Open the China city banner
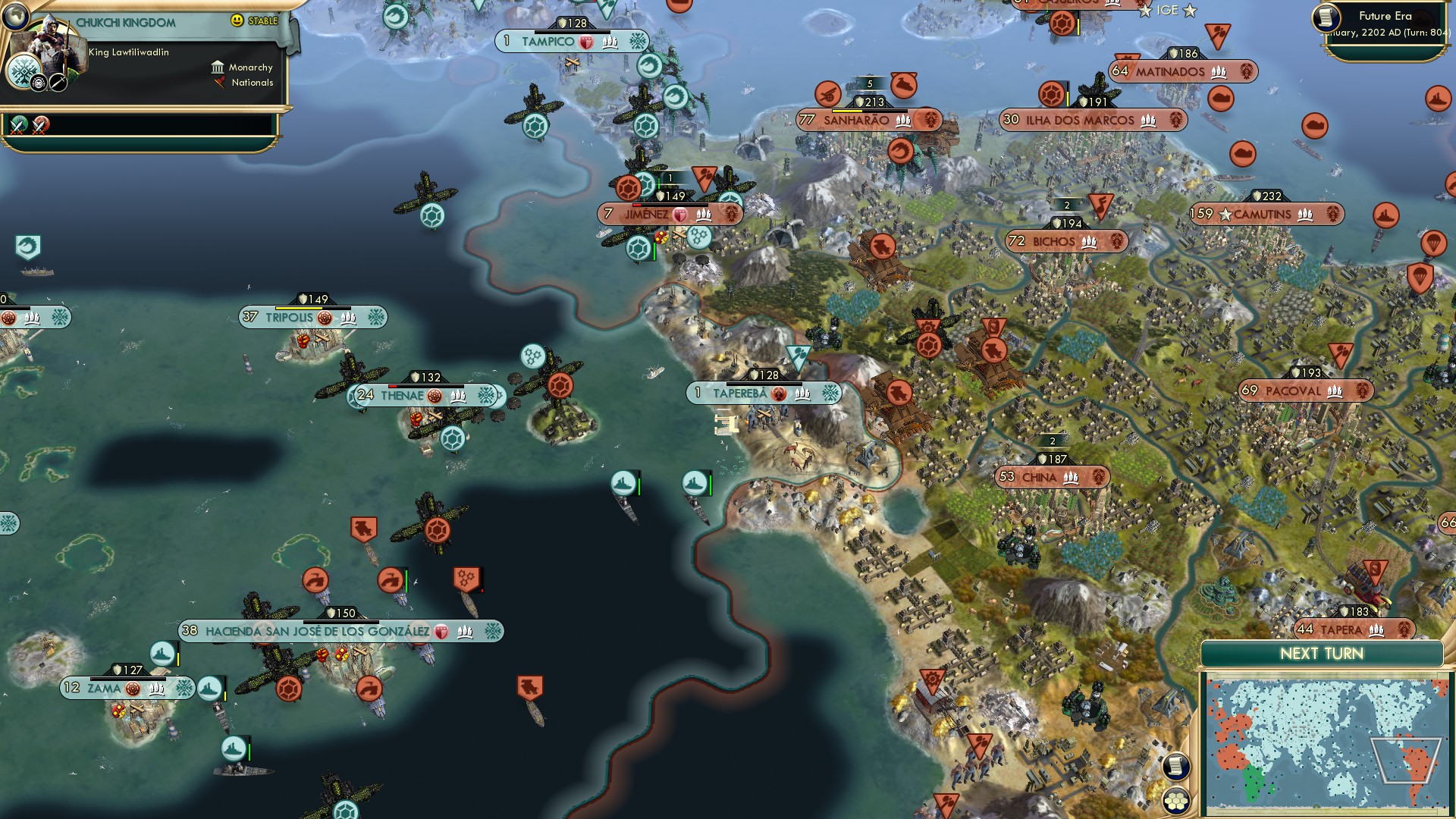Screen dimensions: 1456x819 pyautogui.click(x=1050, y=477)
